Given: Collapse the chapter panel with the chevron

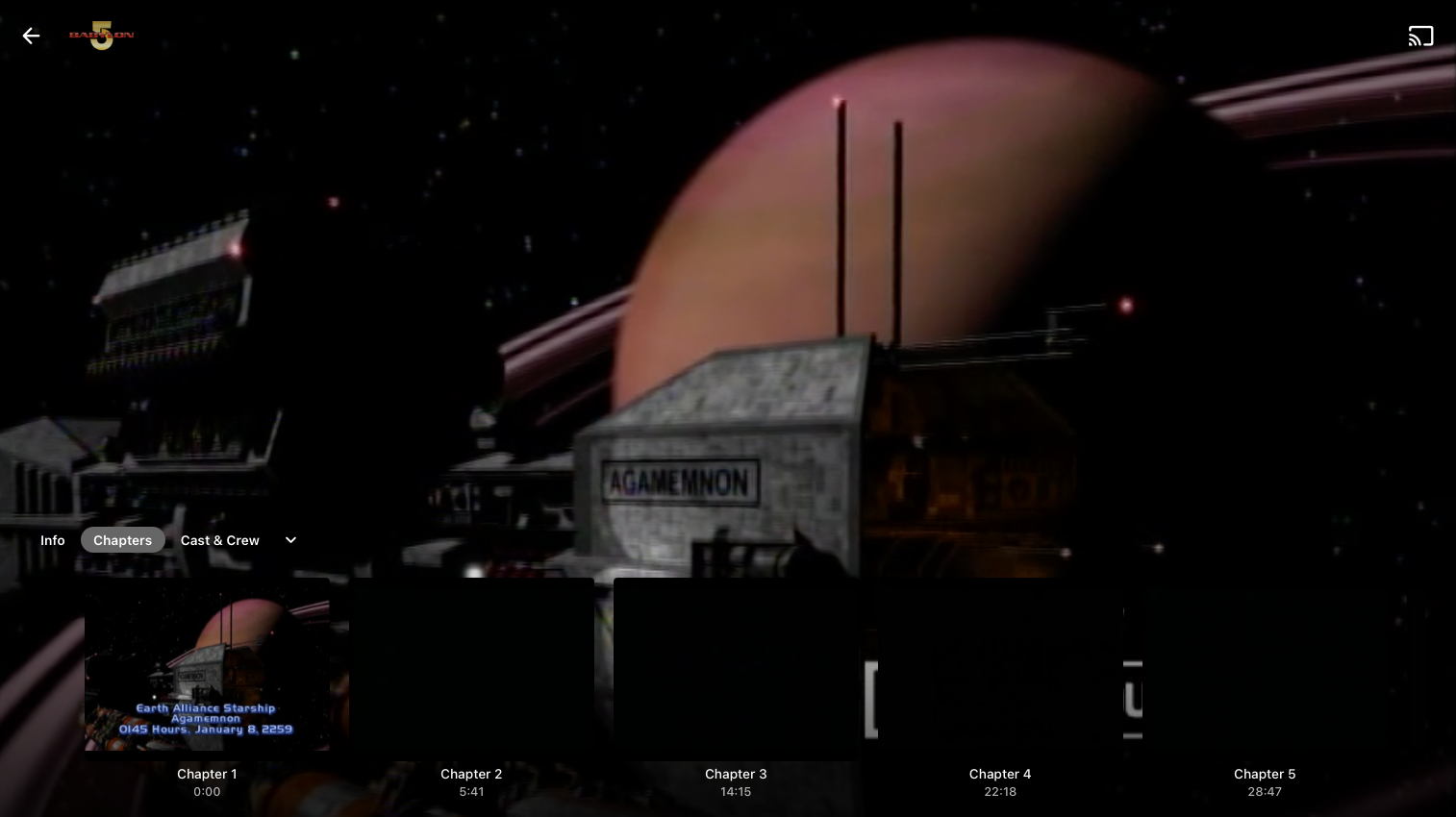Looking at the screenshot, I should [290, 540].
